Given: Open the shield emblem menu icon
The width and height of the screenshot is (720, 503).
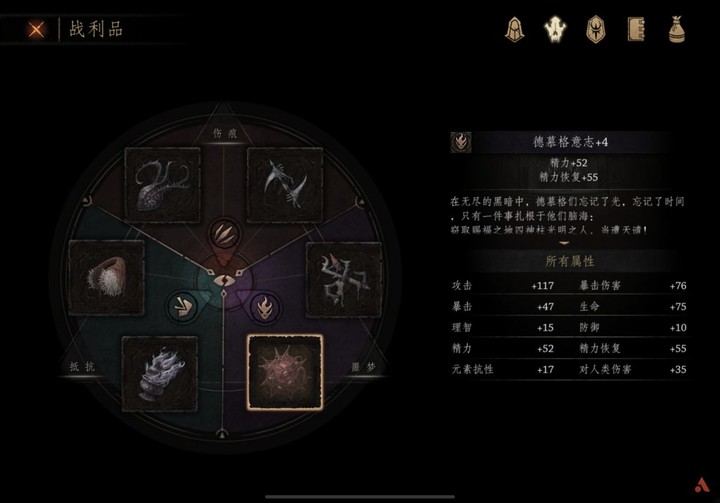Looking at the screenshot, I should pyautogui.click(x=595, y=29).
